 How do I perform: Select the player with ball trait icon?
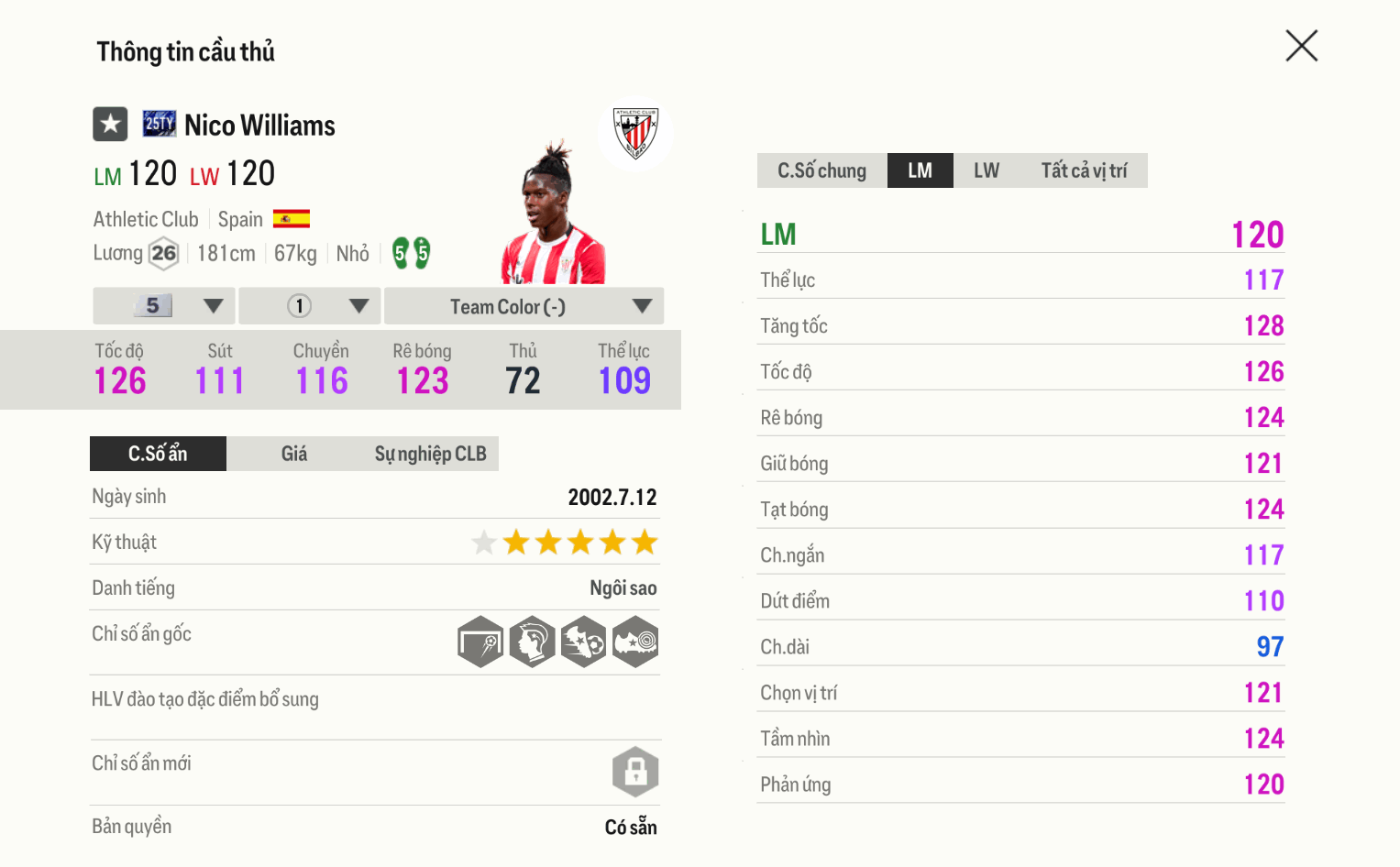pos(584,642)
